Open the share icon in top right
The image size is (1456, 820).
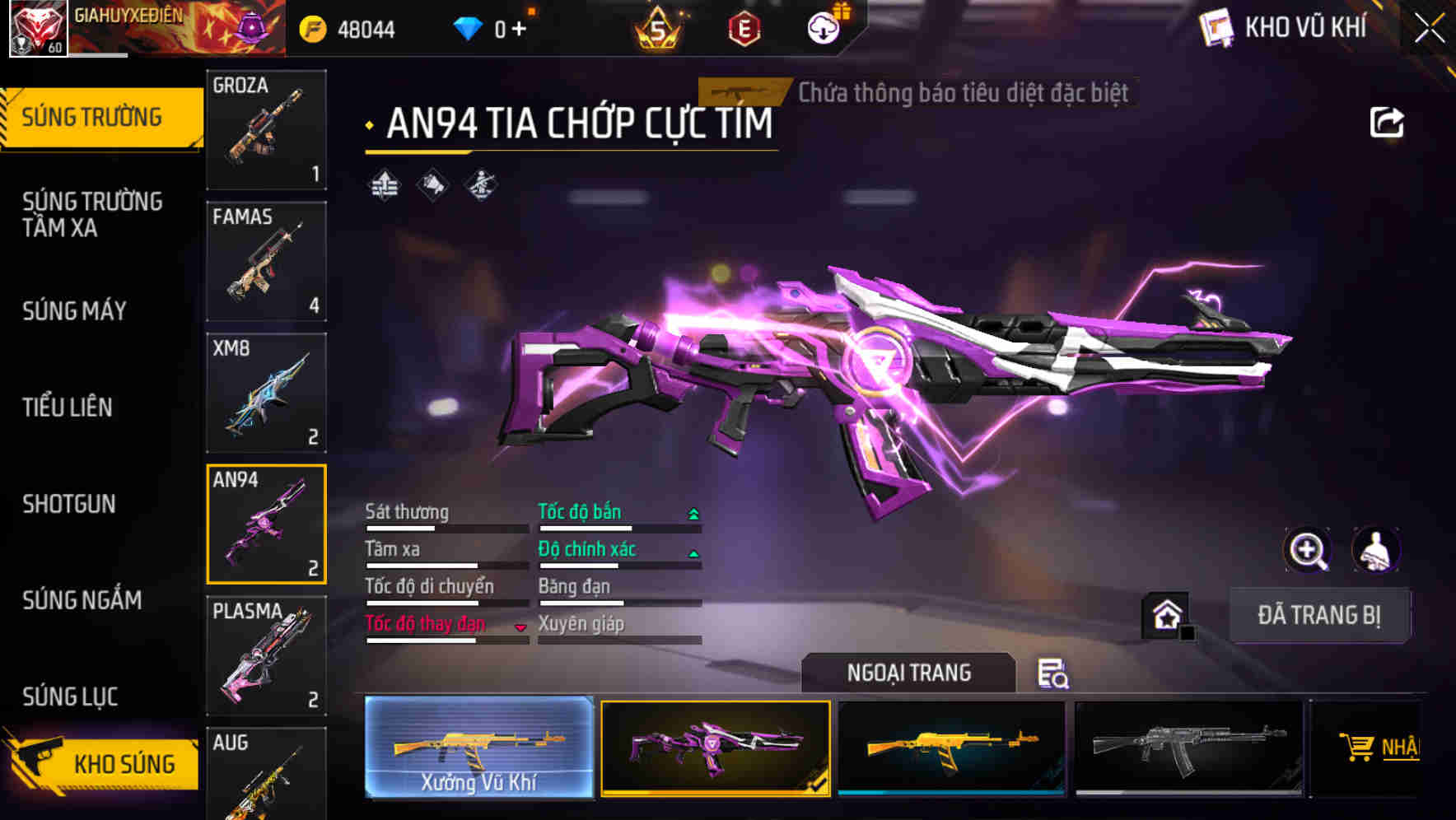point(1387,121)
